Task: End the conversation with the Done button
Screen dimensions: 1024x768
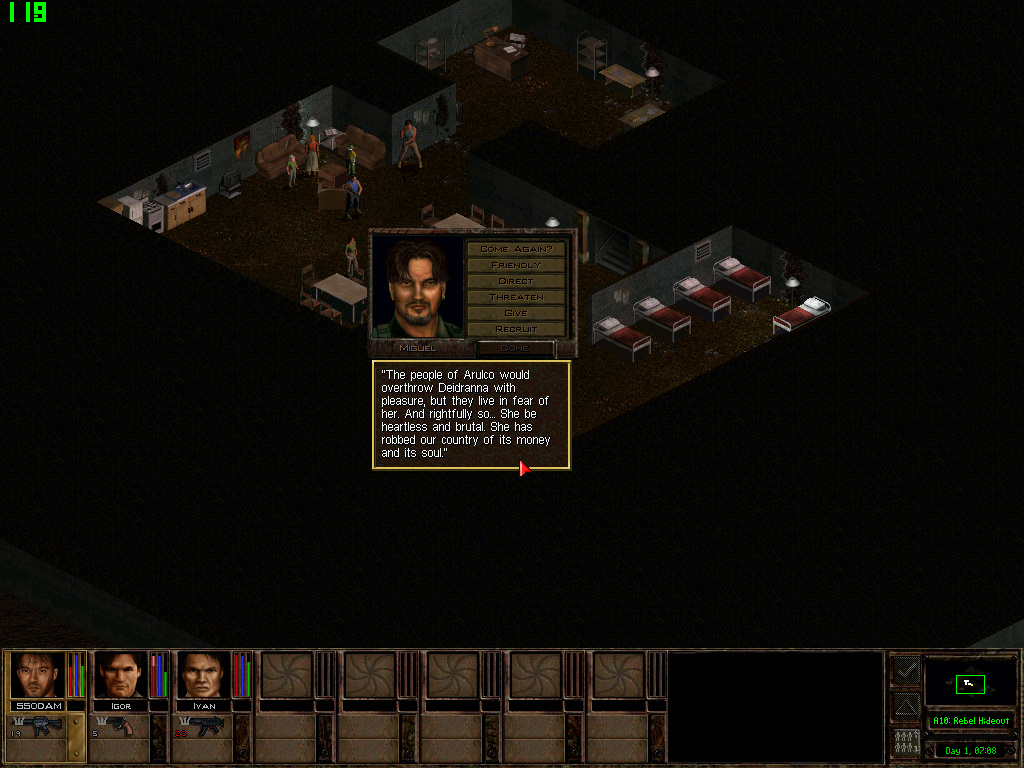Action: pos(515,348)
